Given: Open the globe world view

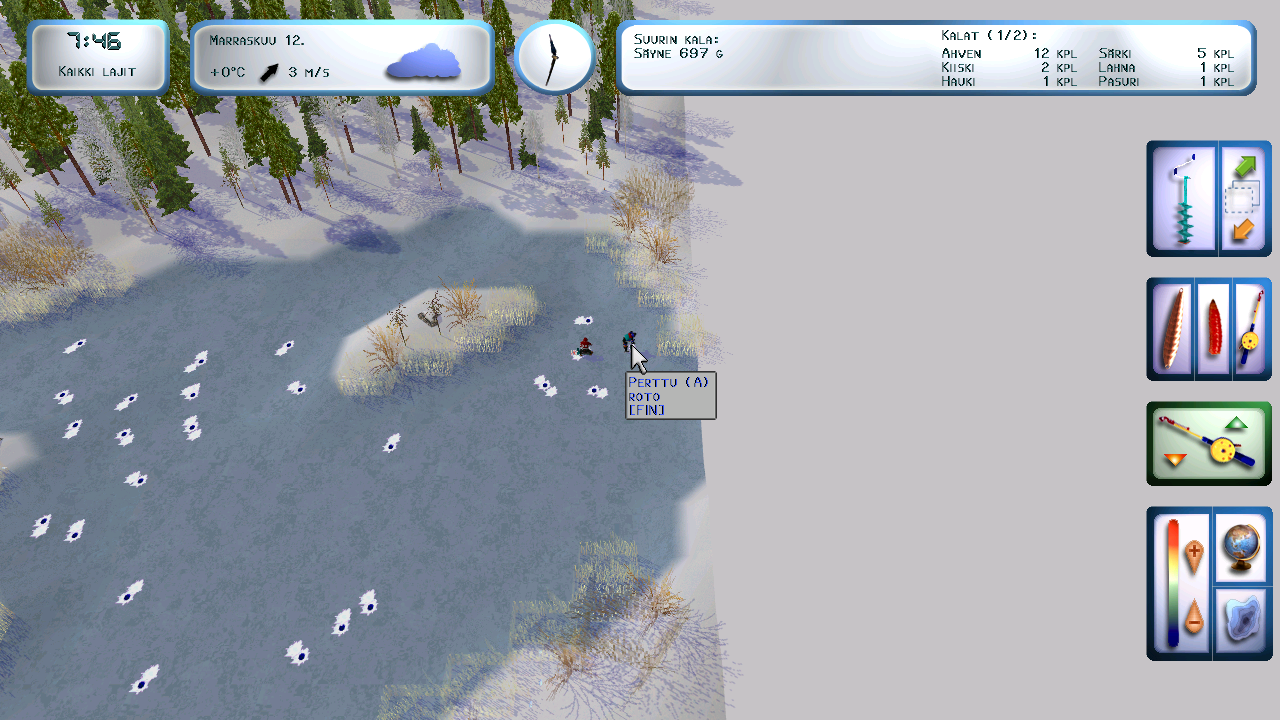Looking at the screenshot, I should click(1241, 546).
